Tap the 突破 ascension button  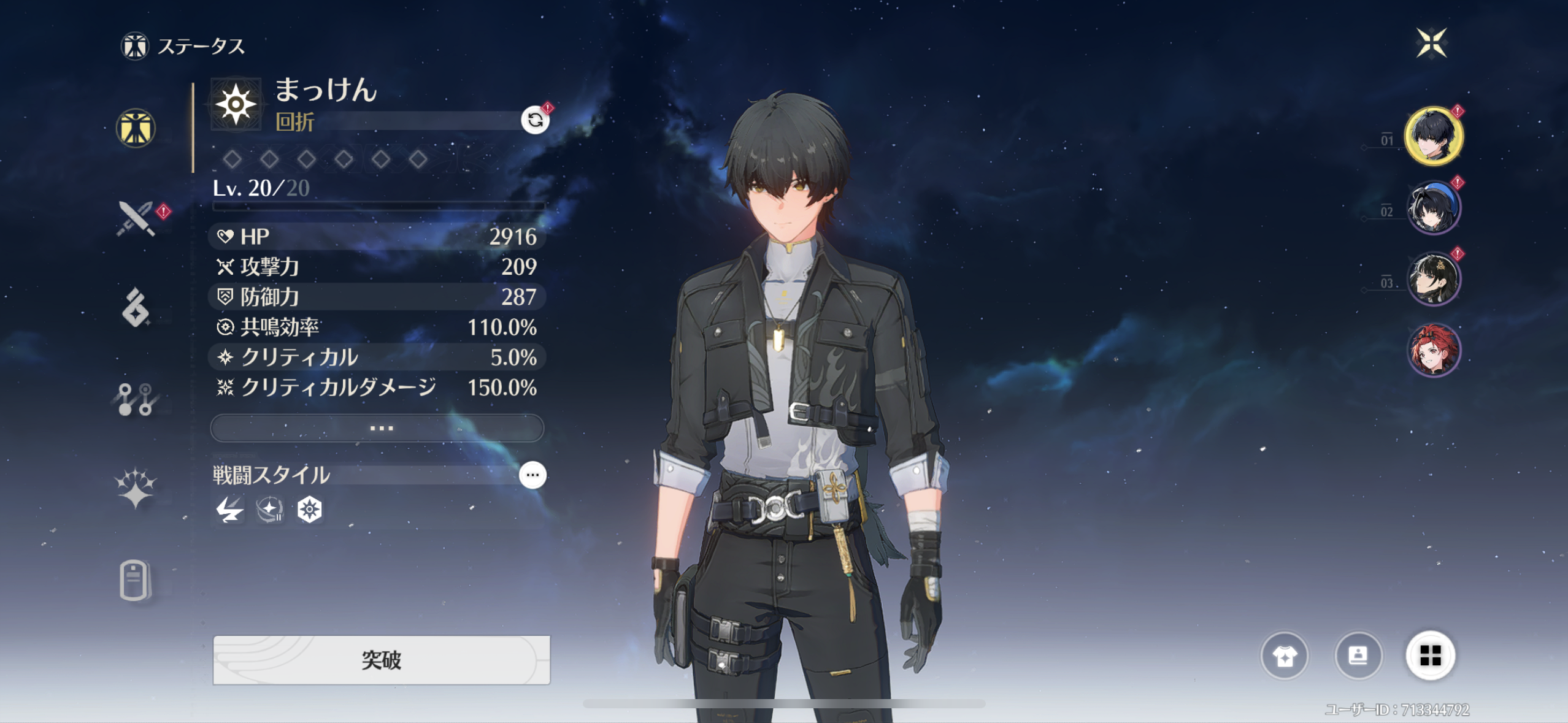pyautogui.click(x=381, y=660)
